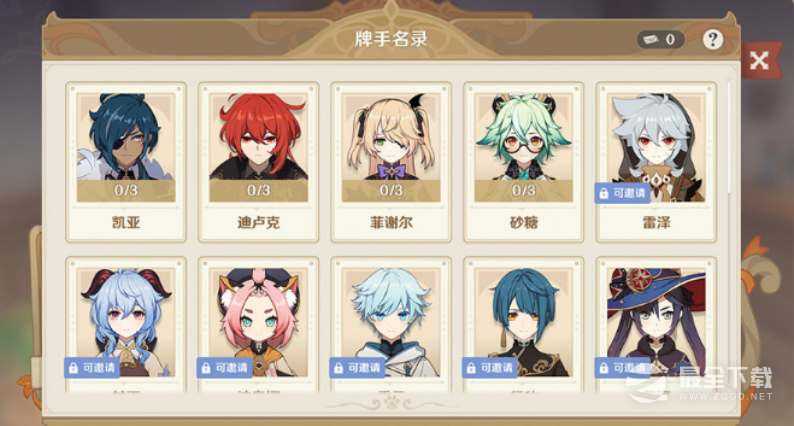Open the 雷泽 (Razor) invitable card
Screen dimensions: 794x426
[655, 161]
